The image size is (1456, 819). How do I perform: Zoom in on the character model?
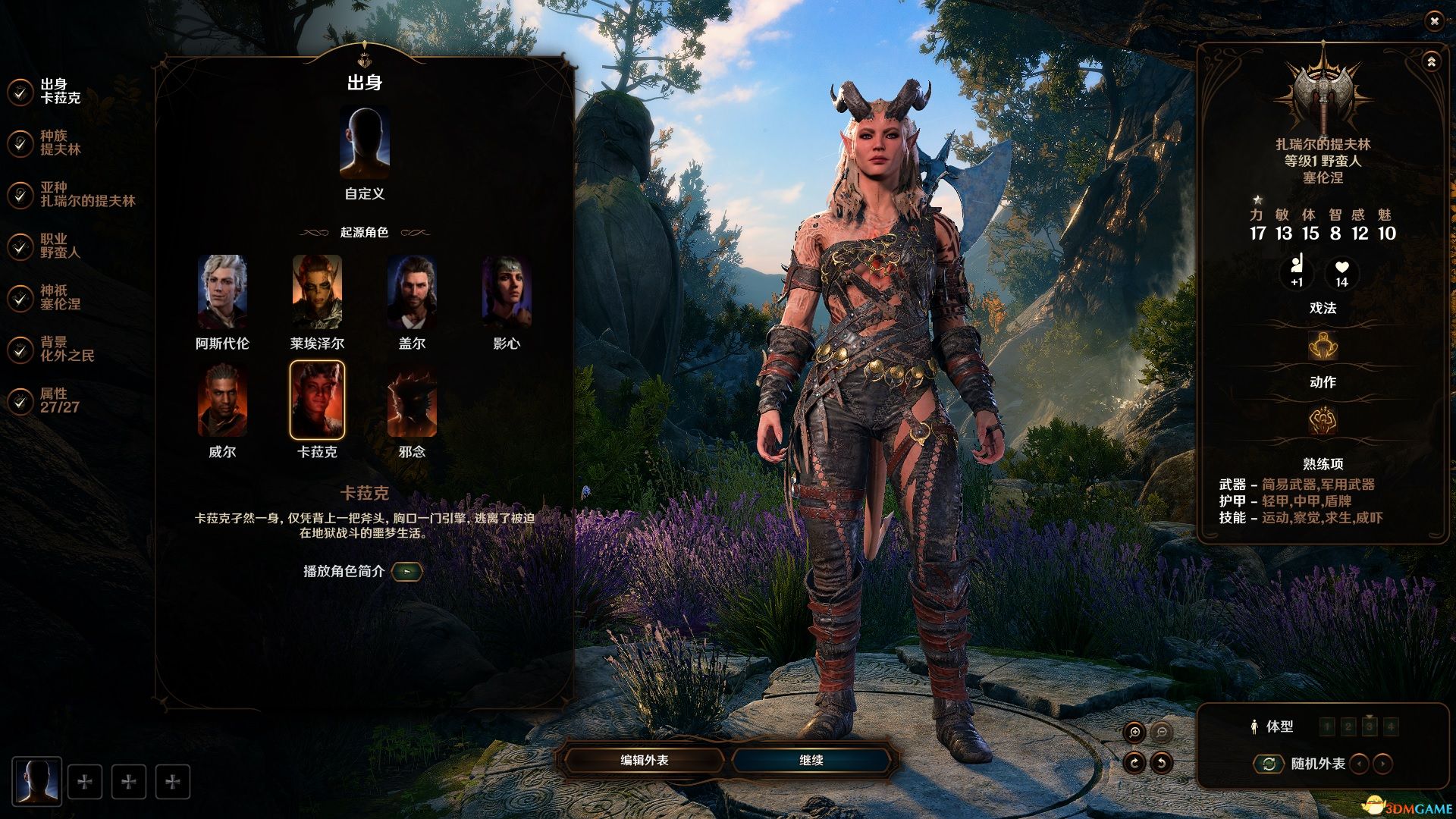1134,732
